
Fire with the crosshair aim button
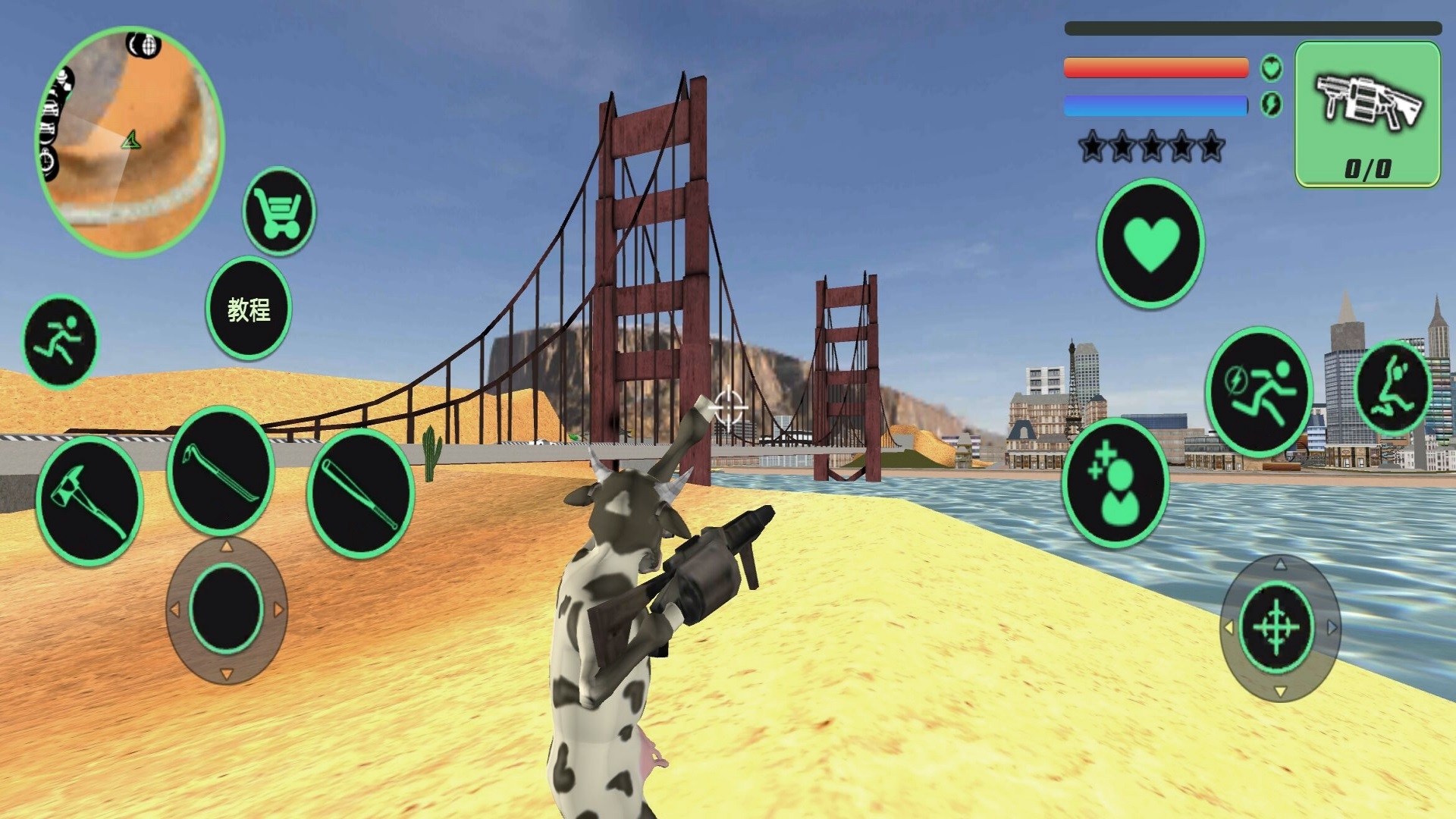1277,627
